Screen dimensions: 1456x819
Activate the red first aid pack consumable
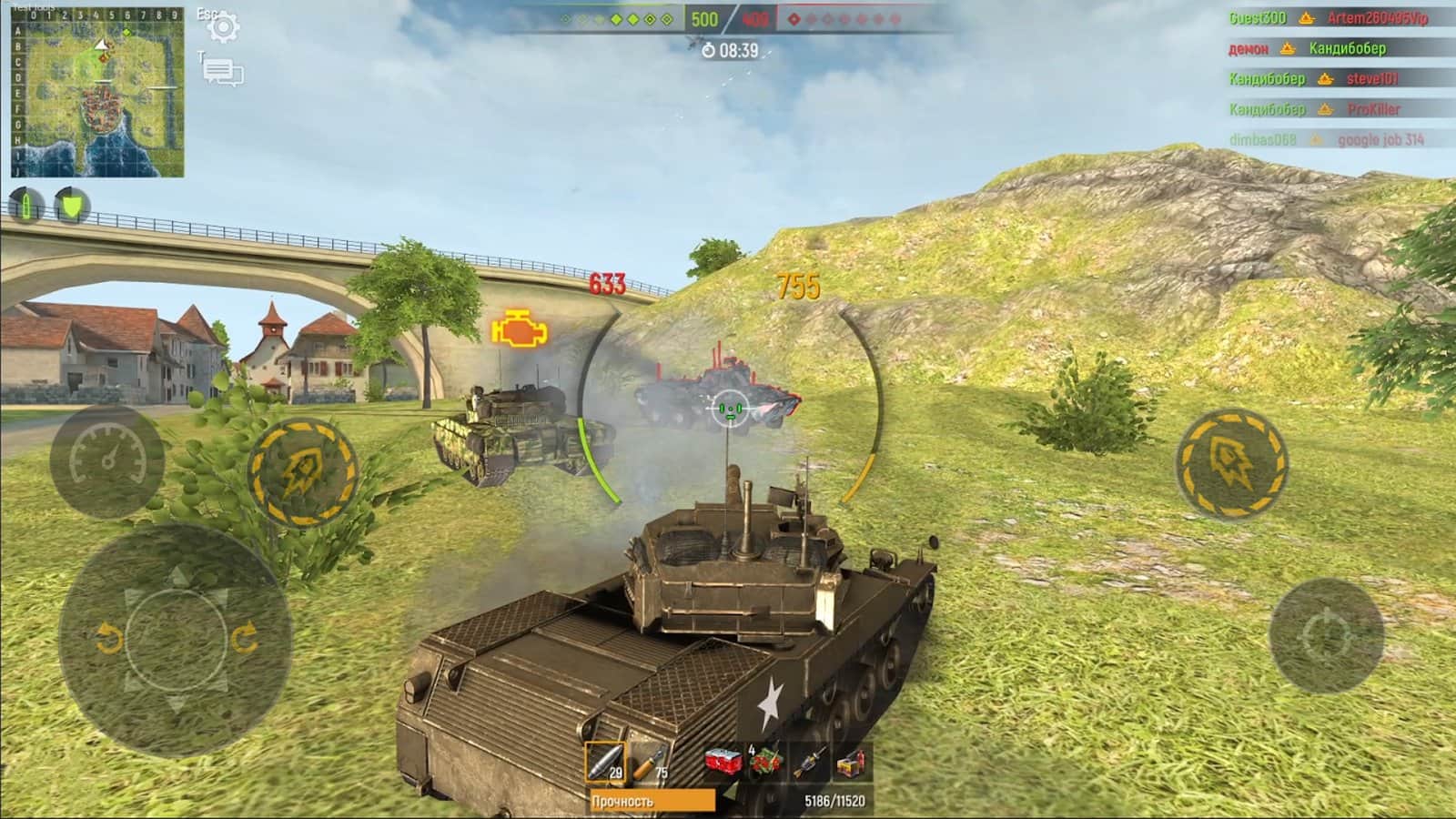click(764, 762)
